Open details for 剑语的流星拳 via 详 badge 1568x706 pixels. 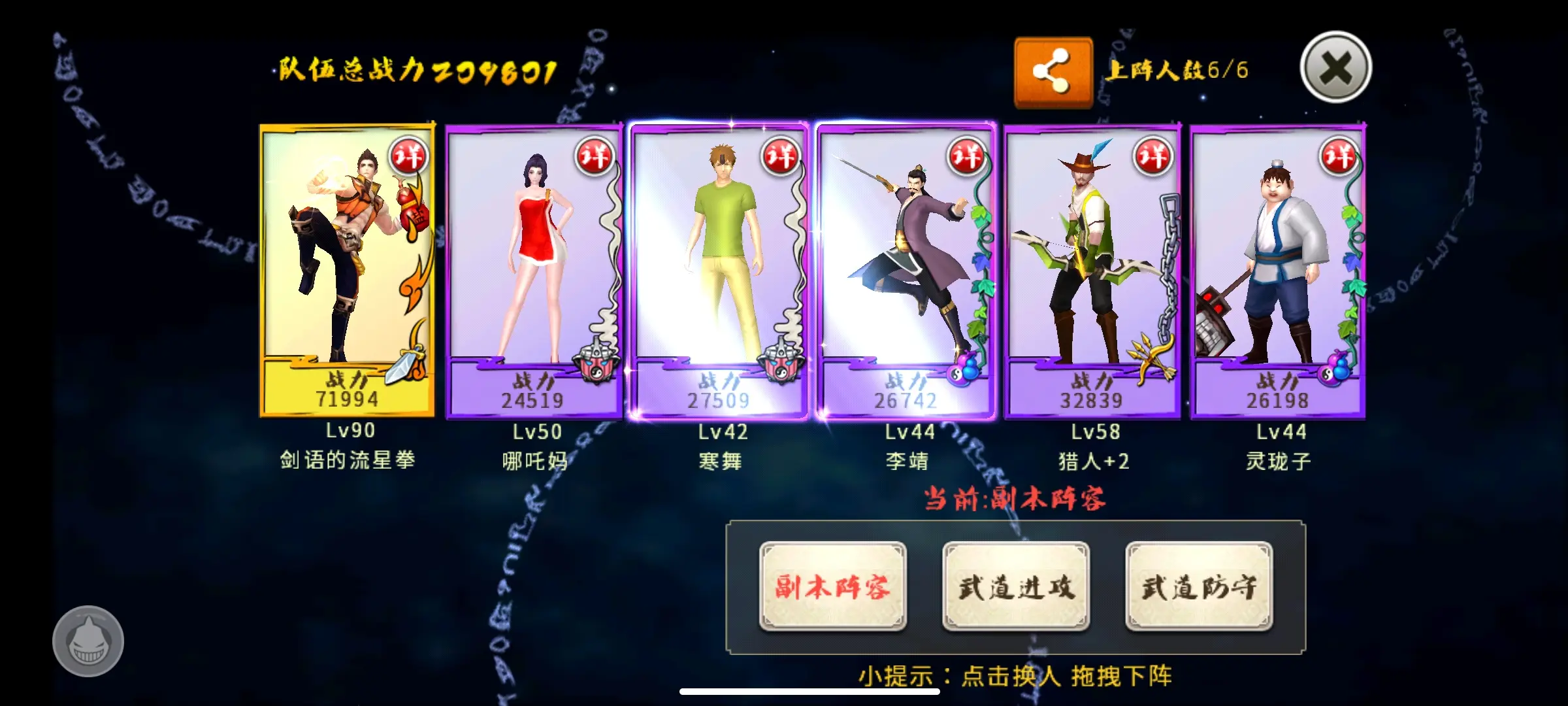[409, 156]
